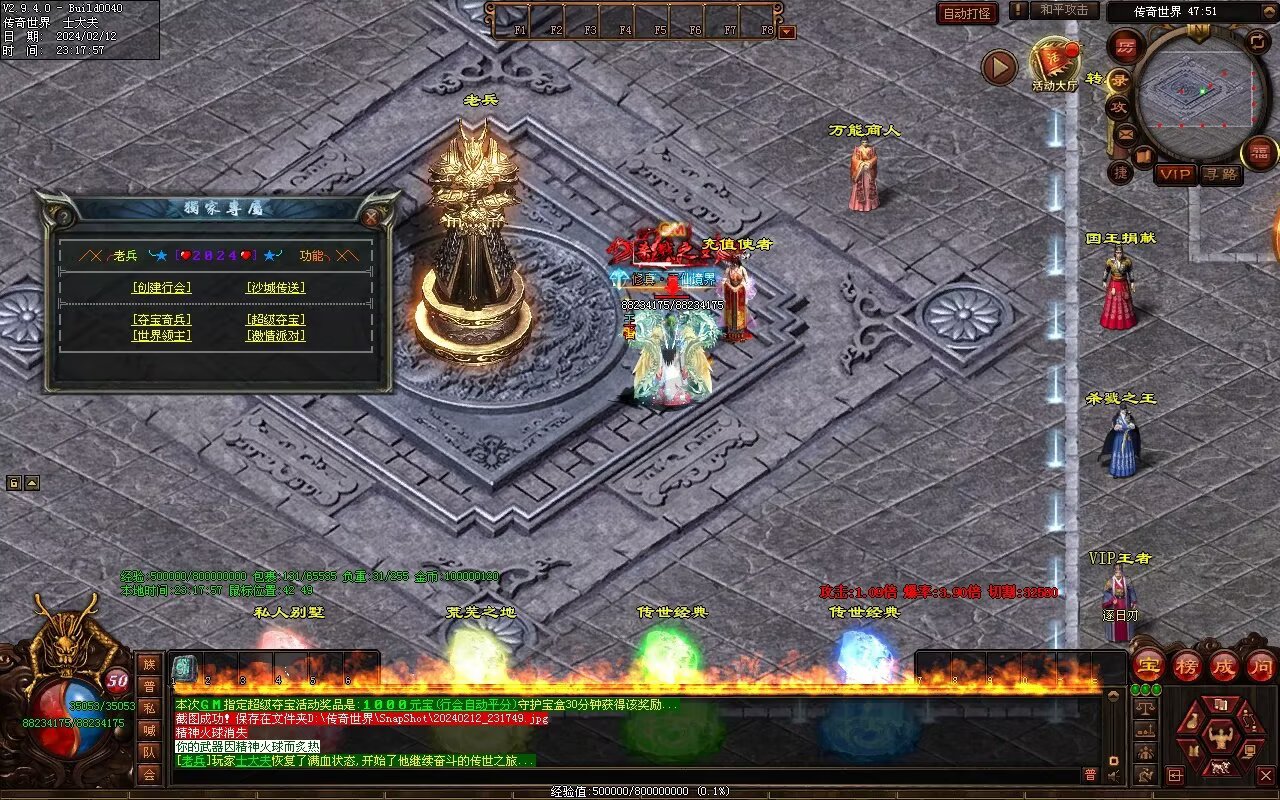Select the 沙城传送 teleport option
The width and height of the screenshot is (1280, 800).
pyautogui.click(x=275, y=287)
